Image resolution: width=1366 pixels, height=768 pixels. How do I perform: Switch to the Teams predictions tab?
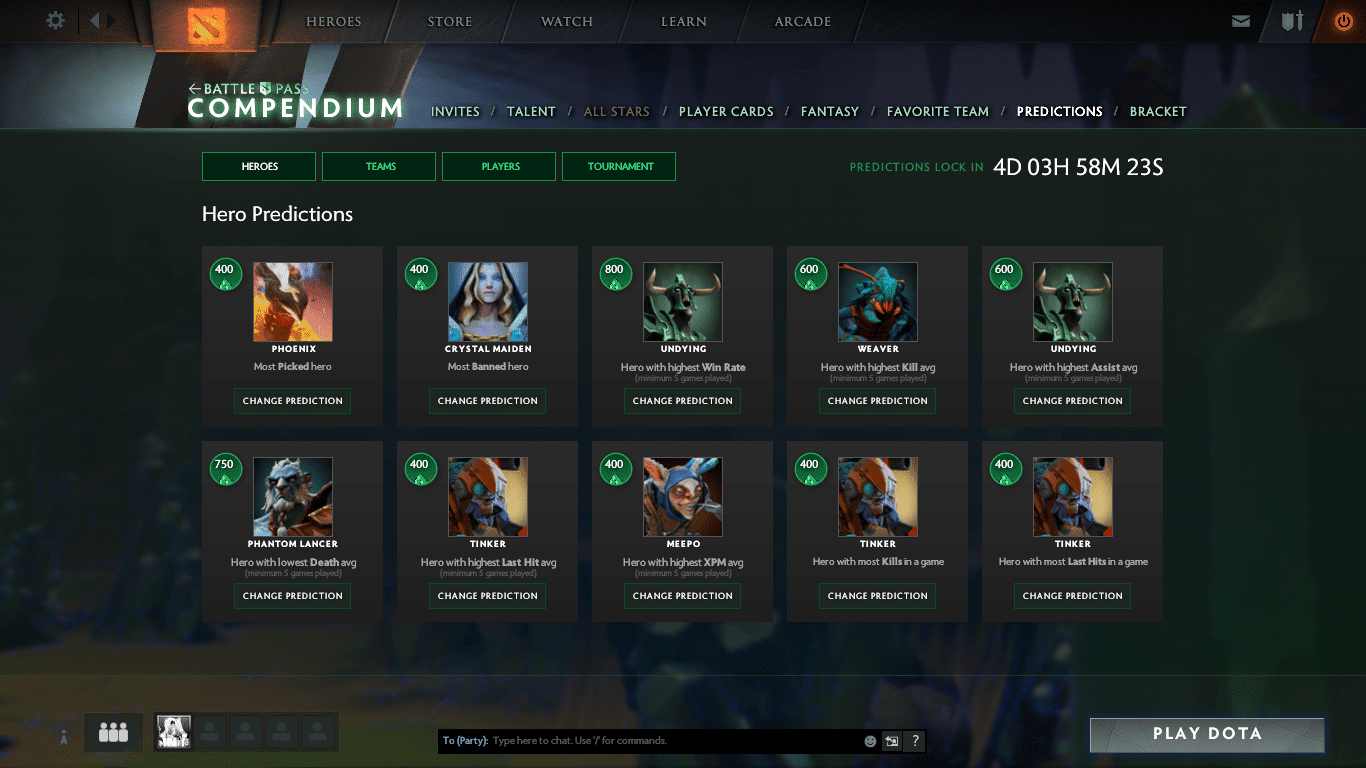(x=379, y=167)
